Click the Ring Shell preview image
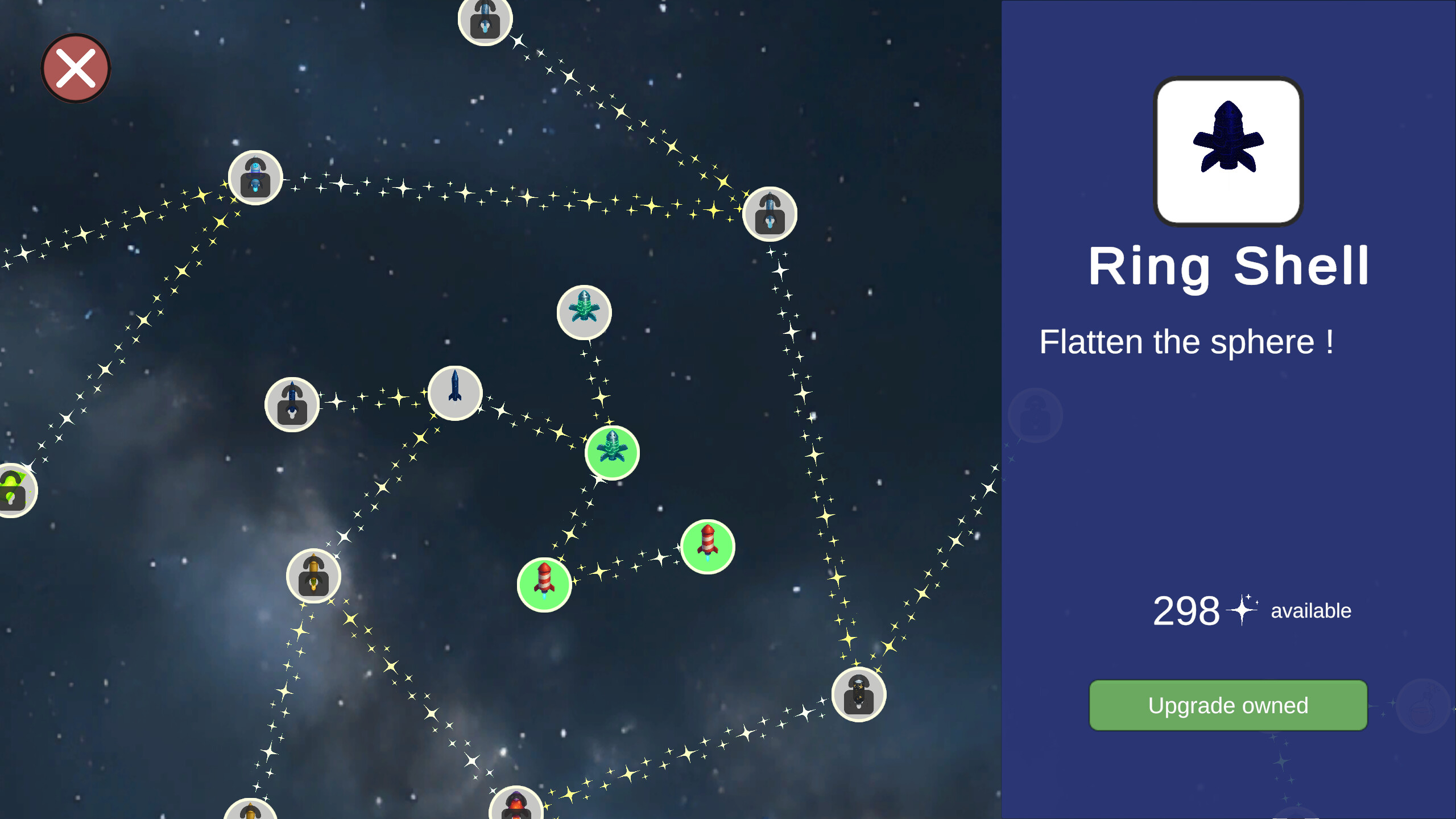Screen dimensions: 1456x819 pyautogui.click(x=1228, y=150)
